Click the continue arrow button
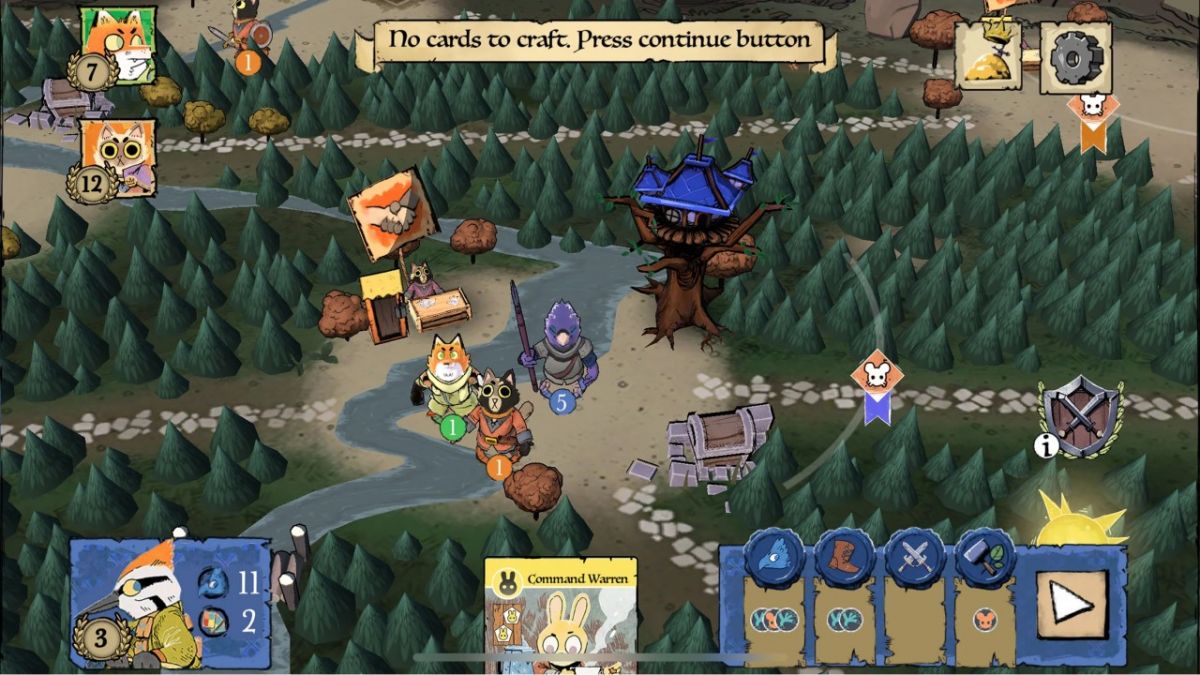Viewport: 1200px width, 675px height. click(x=1071, y=604)
